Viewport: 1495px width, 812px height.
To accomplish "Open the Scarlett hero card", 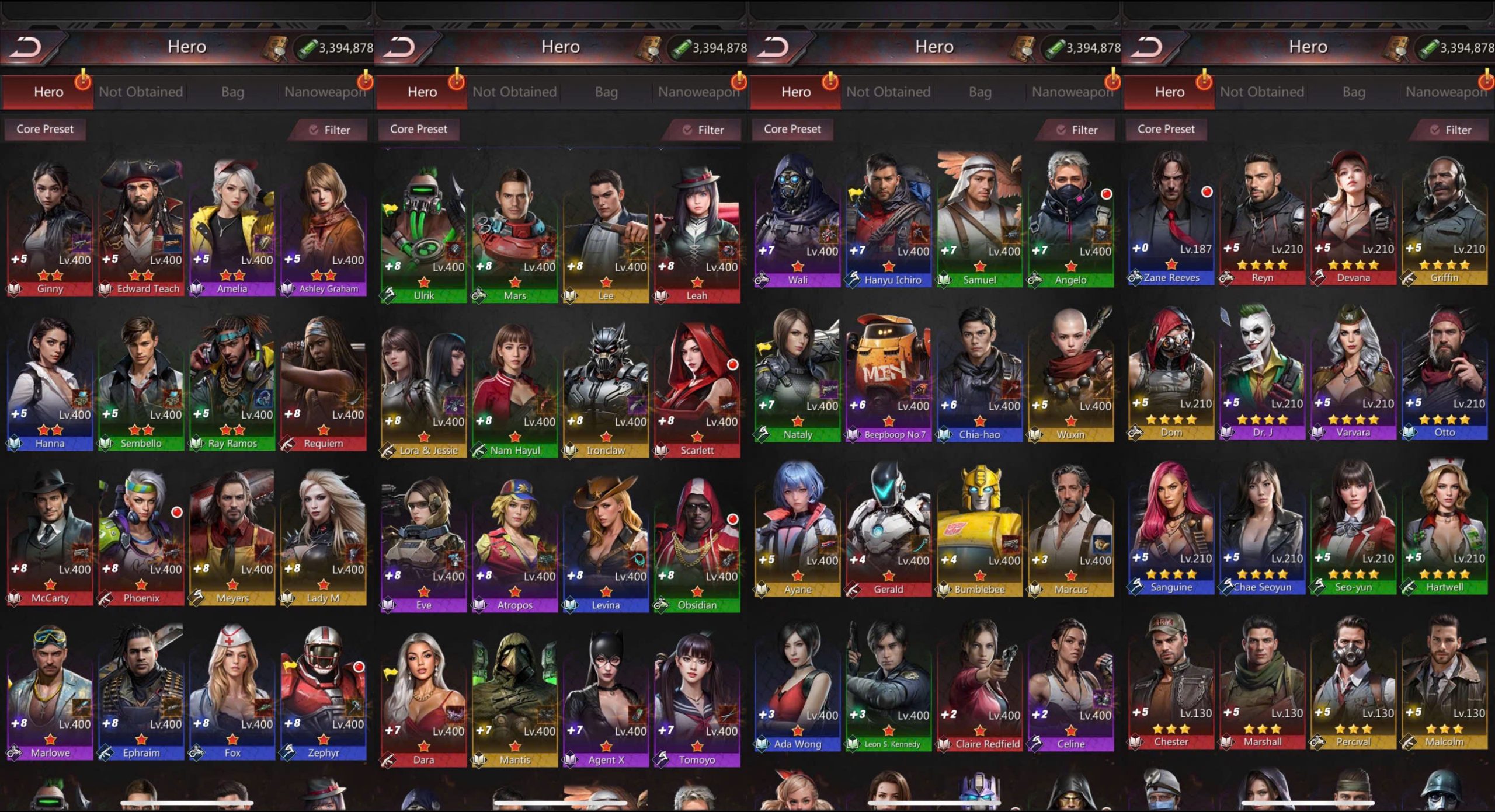I will pyautogui.click(x=697, y=389).
